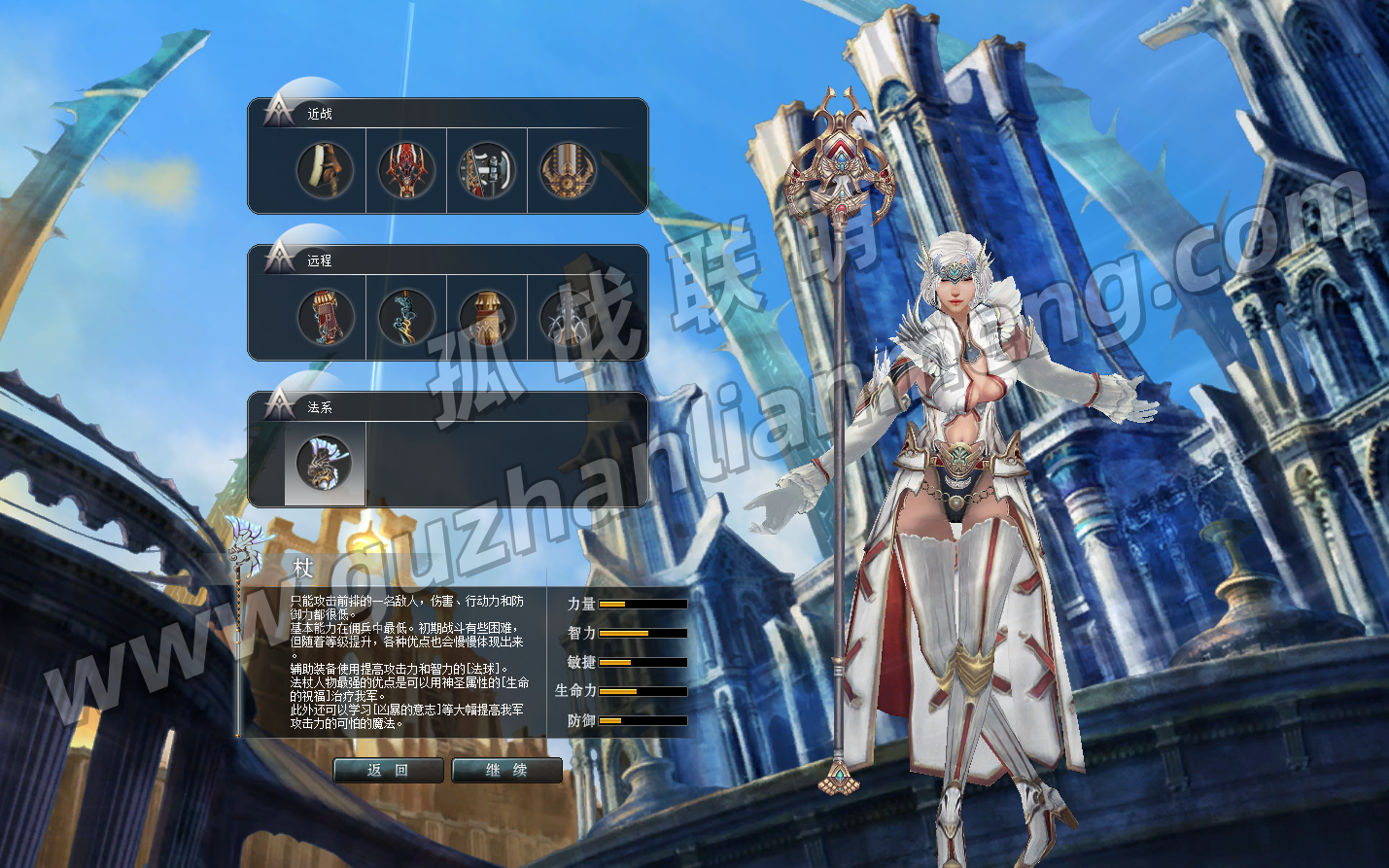
Task: Pick the double-bladed axe melee weapon icon
Action: (486, 170)
